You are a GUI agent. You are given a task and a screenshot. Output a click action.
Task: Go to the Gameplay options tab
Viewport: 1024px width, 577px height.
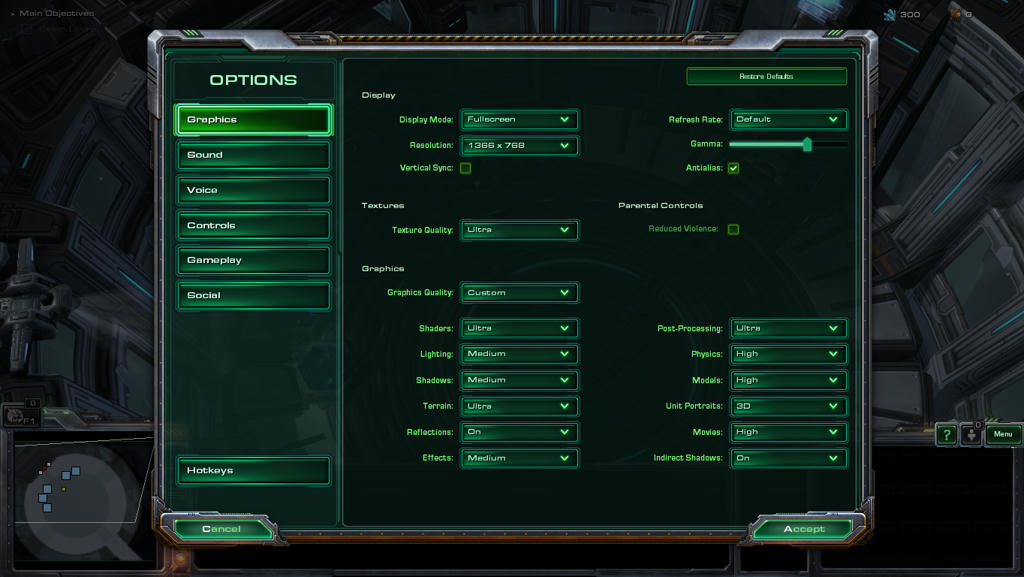coord(253,260)
